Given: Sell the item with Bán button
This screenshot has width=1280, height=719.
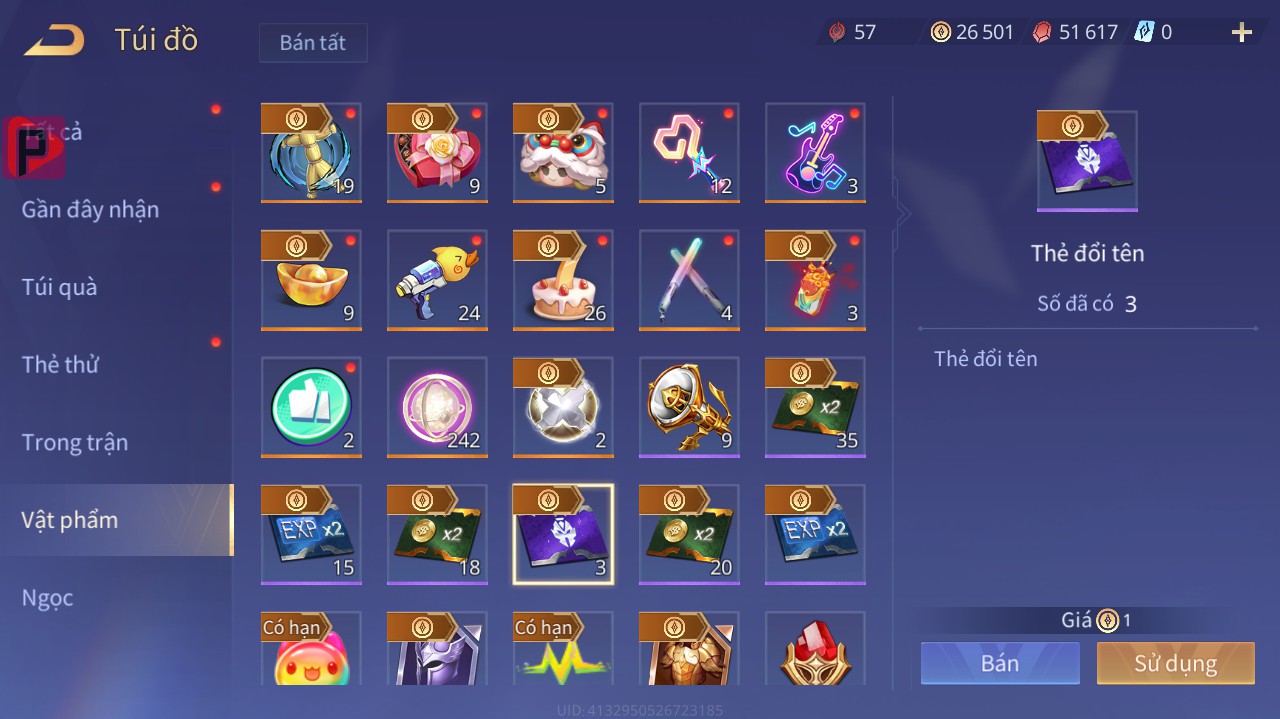Looking at the screenshot, I should [1000, 663].
